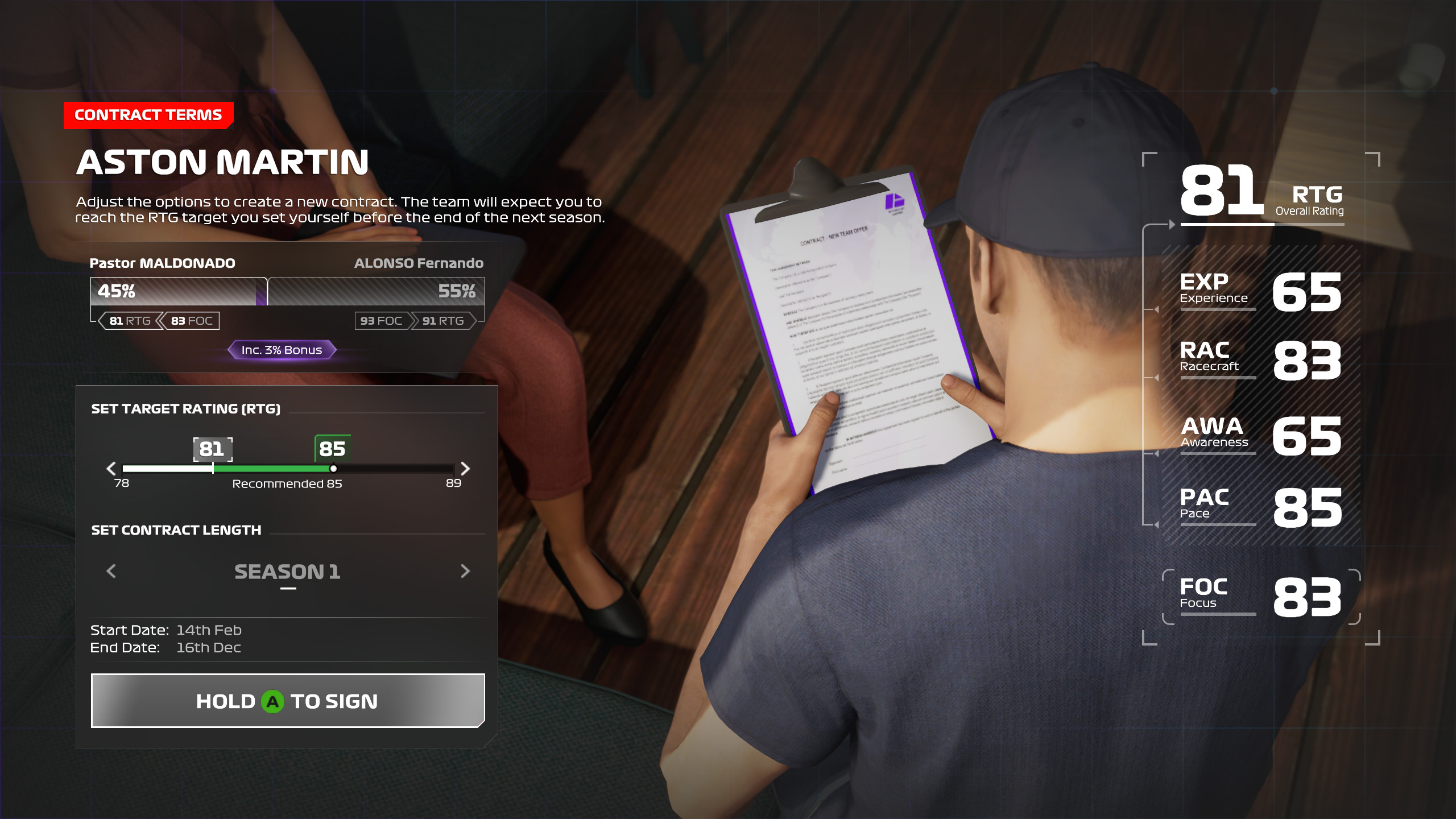The image size is (1456, 819).
Task: Raise the target rating with right arrow
Action: coord(465,469)
